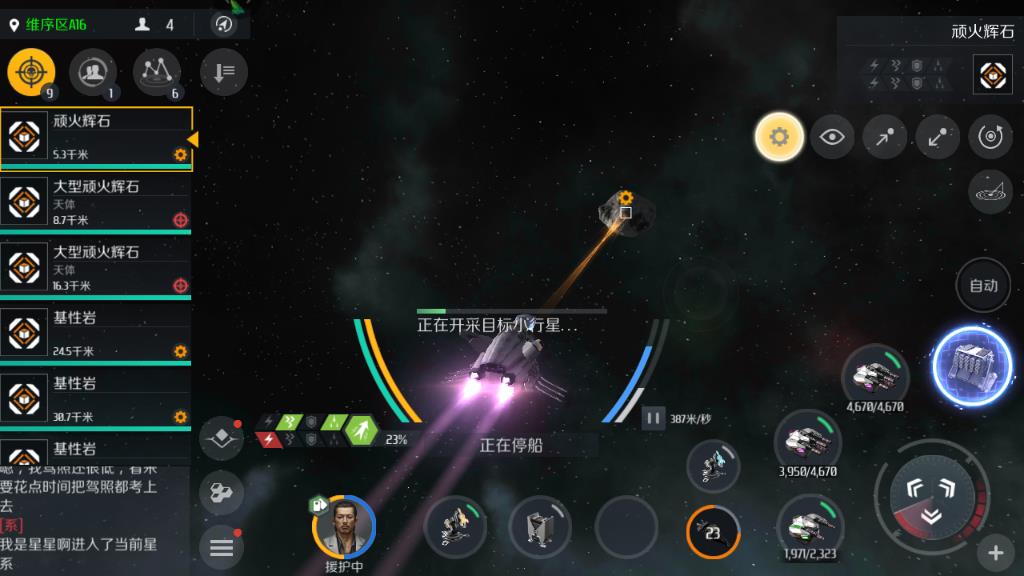The width and height of the screenshot is (1024, 576).
Task: Tap the gear mining action button
Action: [779, 137]
